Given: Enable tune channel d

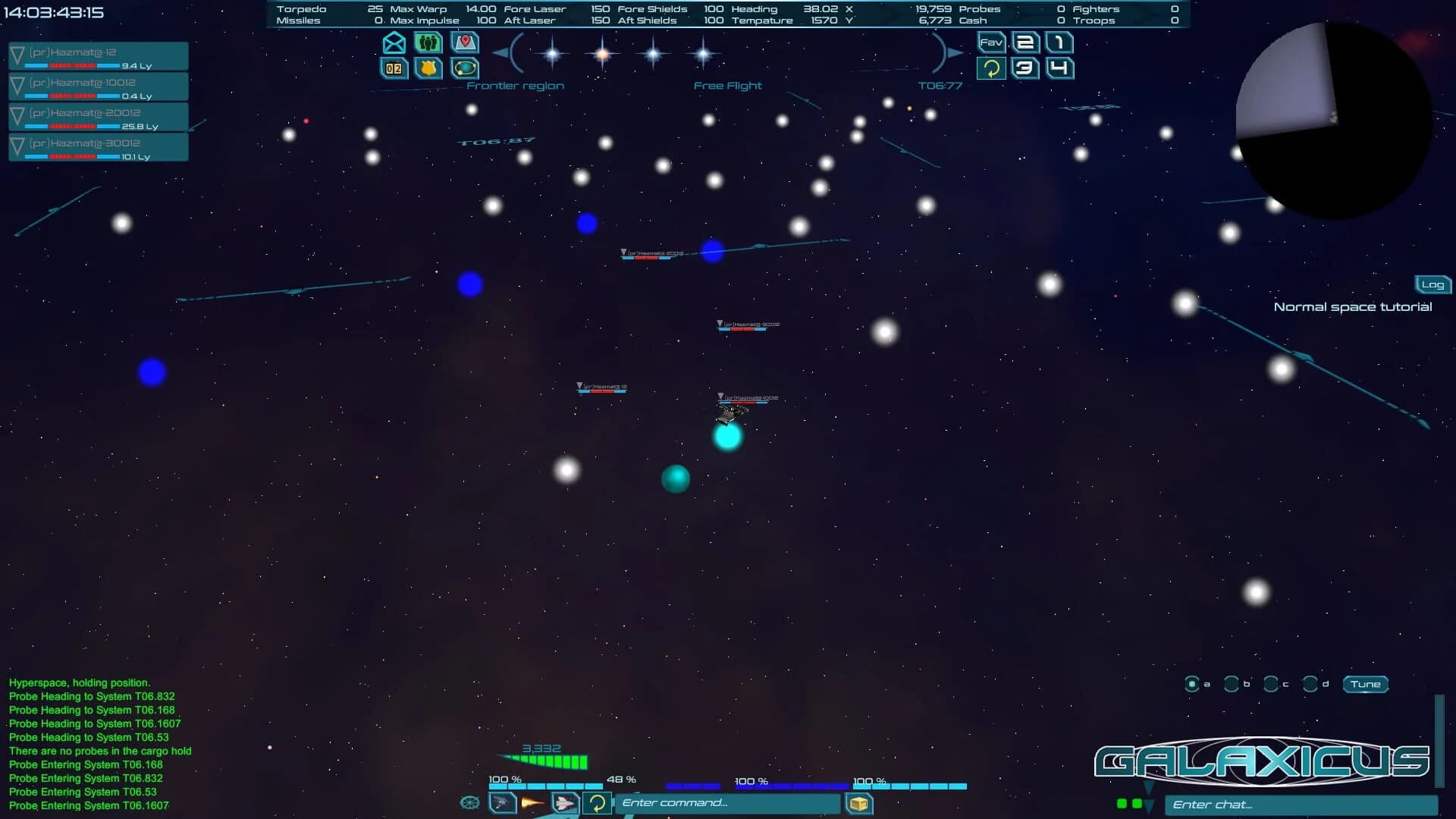Looking at the screenshot, I should (x=1309, y=684).
